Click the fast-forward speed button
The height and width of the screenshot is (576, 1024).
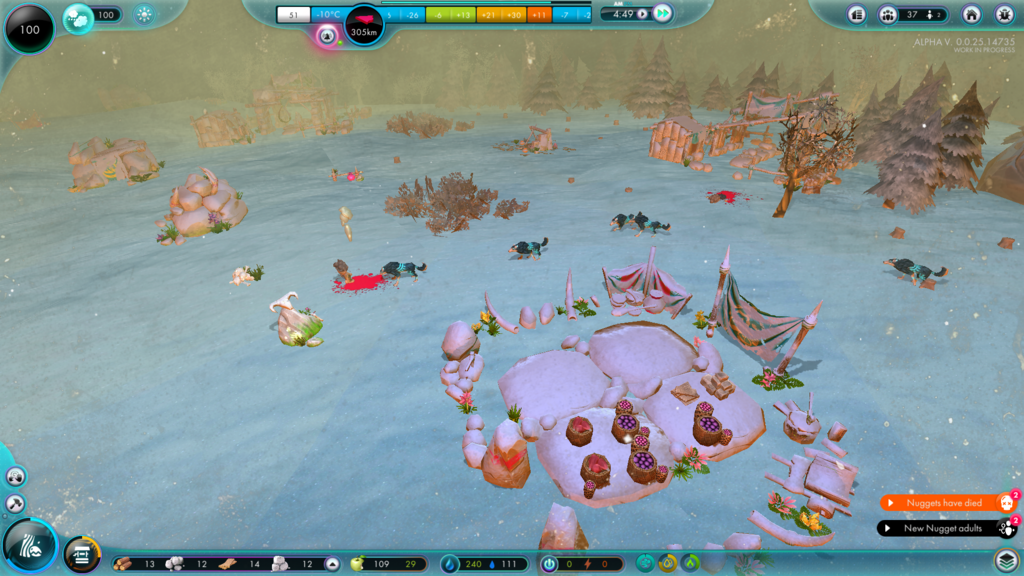[x=663, y=14]
